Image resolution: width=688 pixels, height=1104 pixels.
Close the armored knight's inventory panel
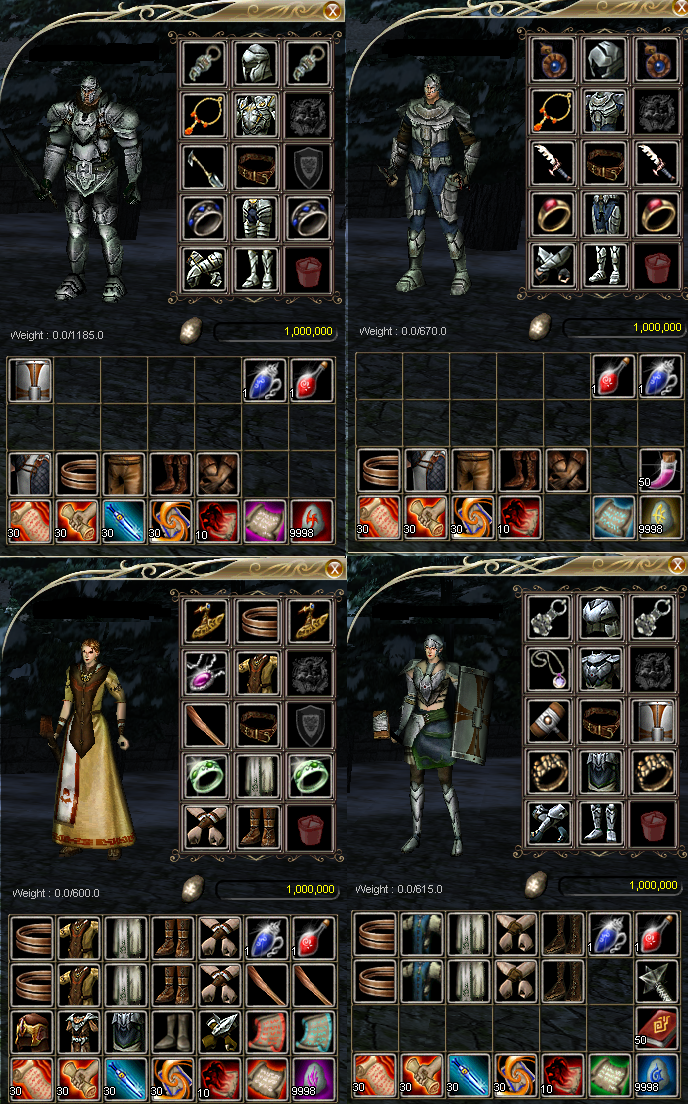333,11
